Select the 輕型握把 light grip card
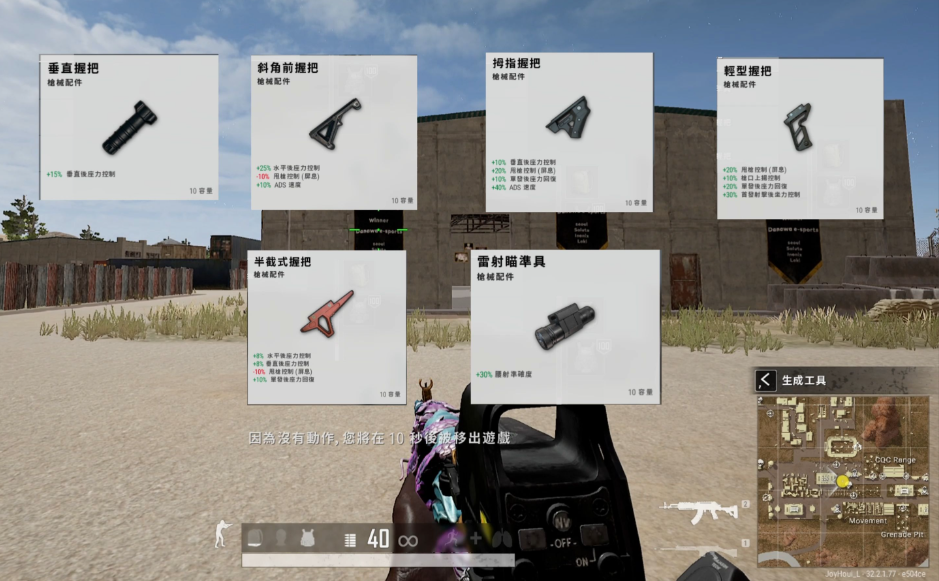This screenshot has width=939, height=581. pyautogui.click(x=800, y=138)
